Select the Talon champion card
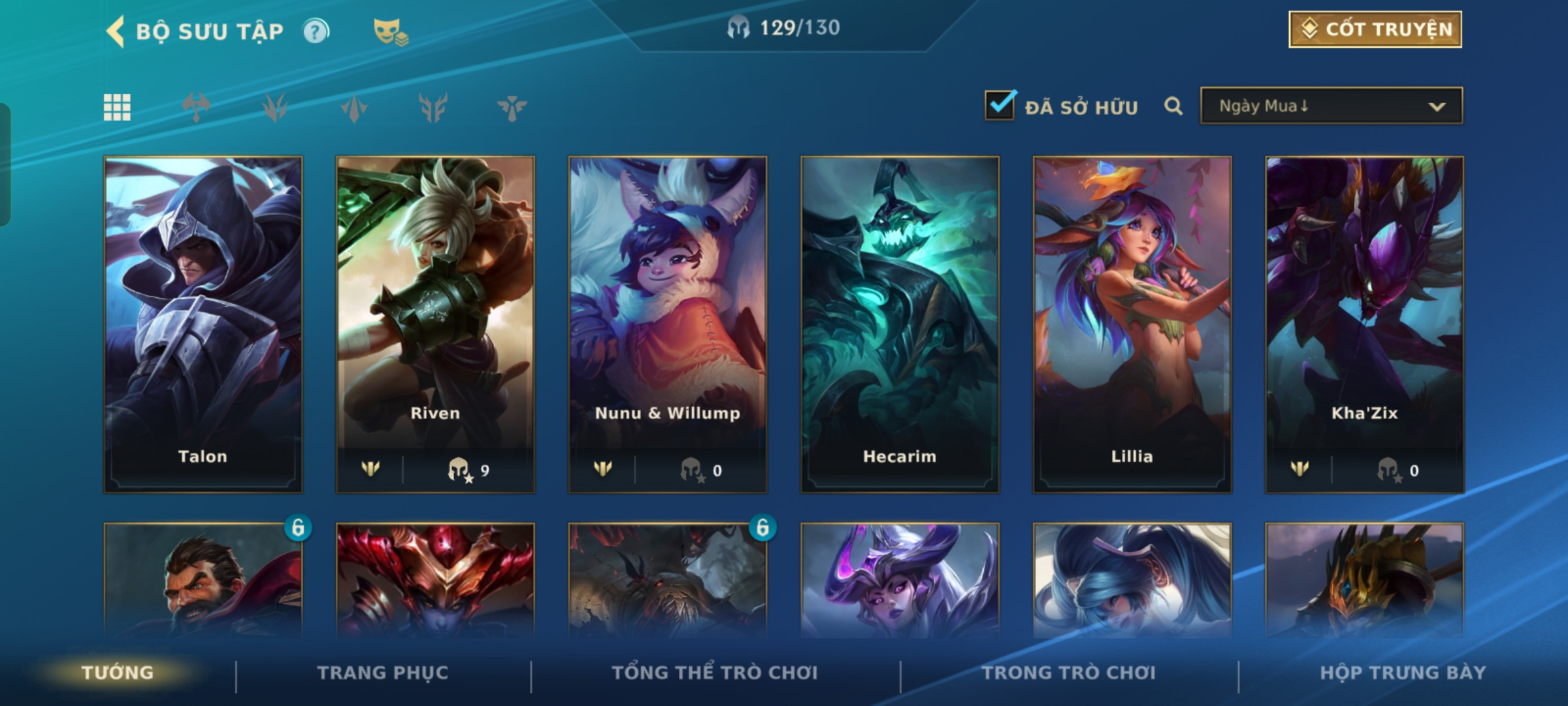The height and width of the screenshot is (706, 1568). click(203, 324)
